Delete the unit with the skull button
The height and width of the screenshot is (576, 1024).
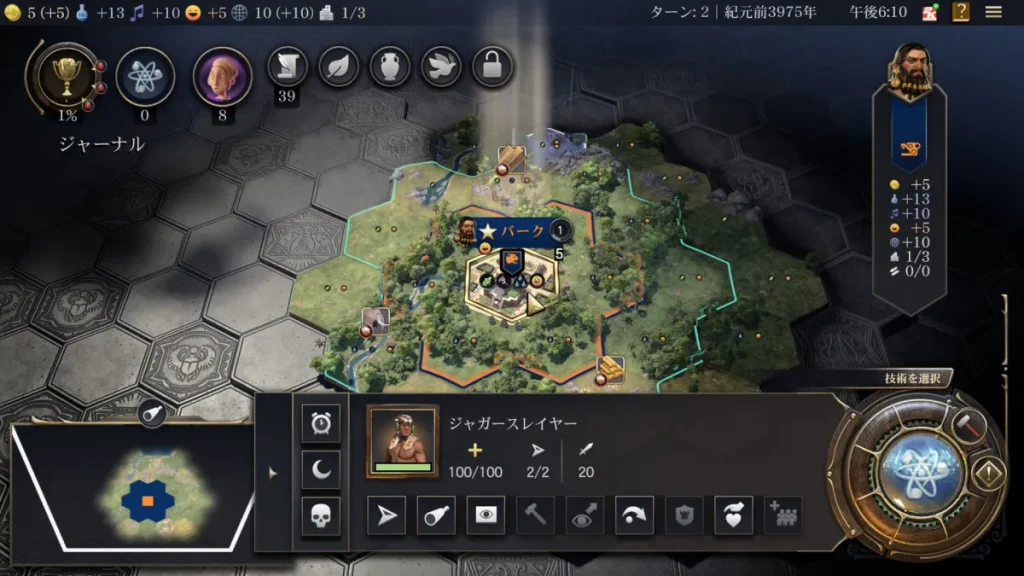click(321, 516)
